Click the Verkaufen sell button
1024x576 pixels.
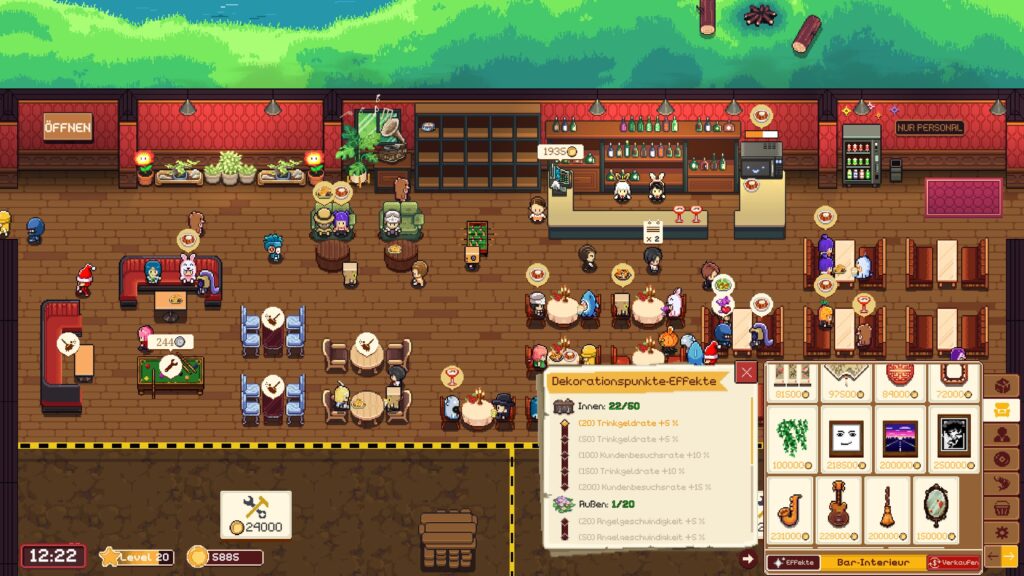(954, 563)
